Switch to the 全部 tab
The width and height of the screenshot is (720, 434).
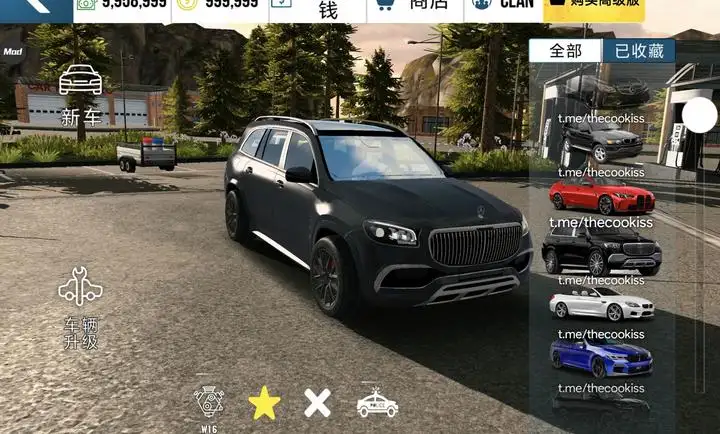566,51
